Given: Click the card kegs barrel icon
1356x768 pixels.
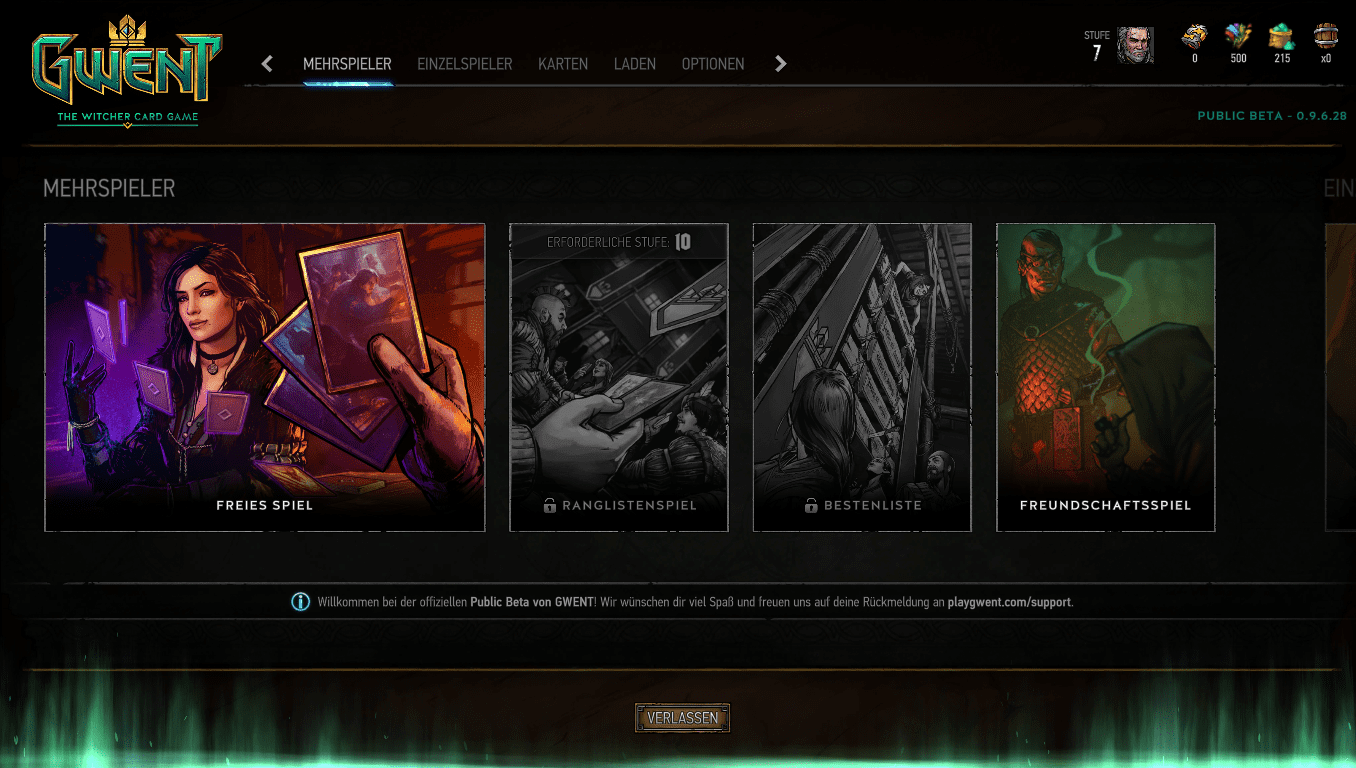Looking at the screenshot, I should pos(1326,38).
